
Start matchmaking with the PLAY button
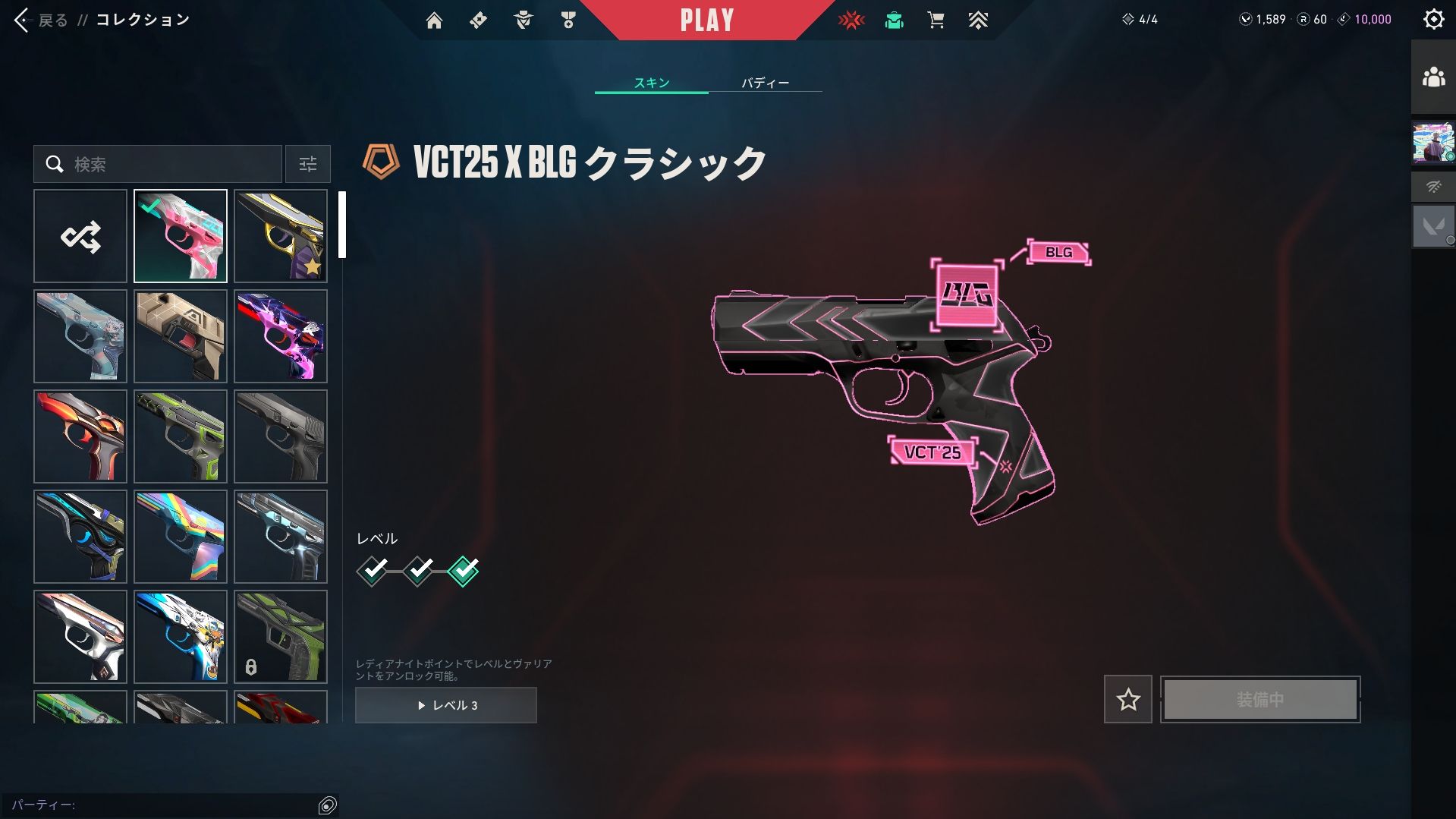706,20
